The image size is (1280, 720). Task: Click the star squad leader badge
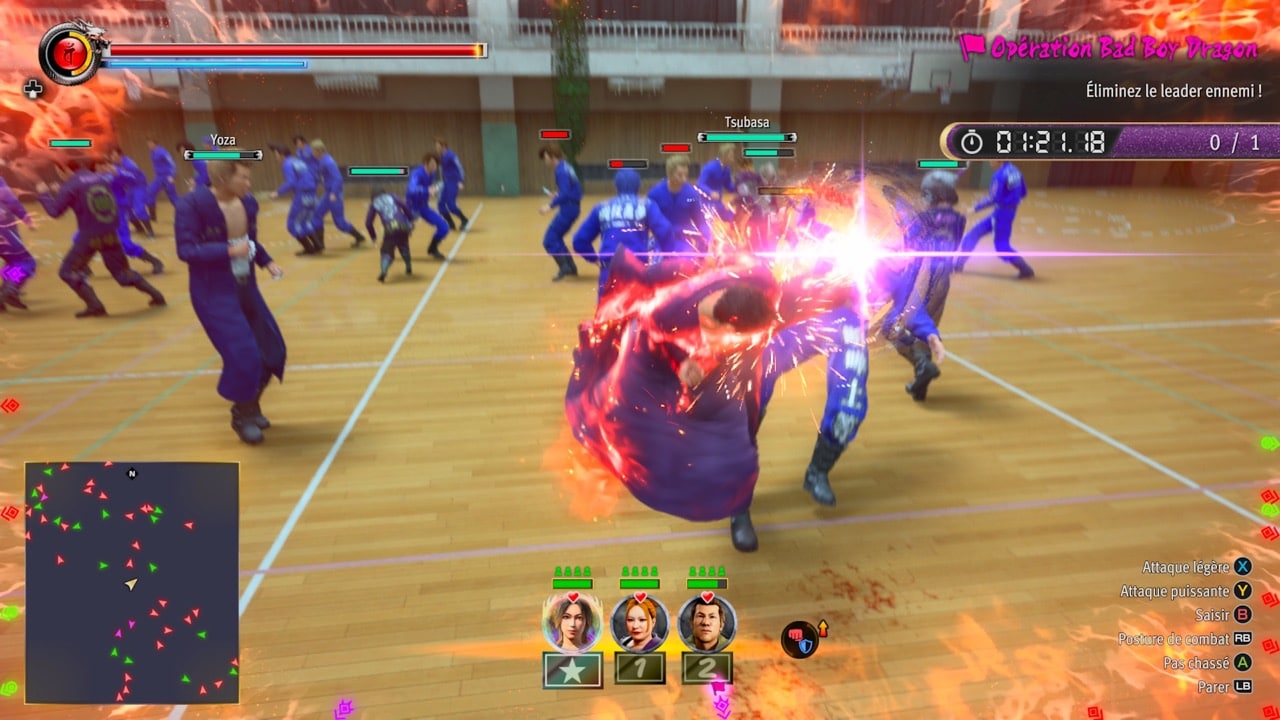coord(572,670)
